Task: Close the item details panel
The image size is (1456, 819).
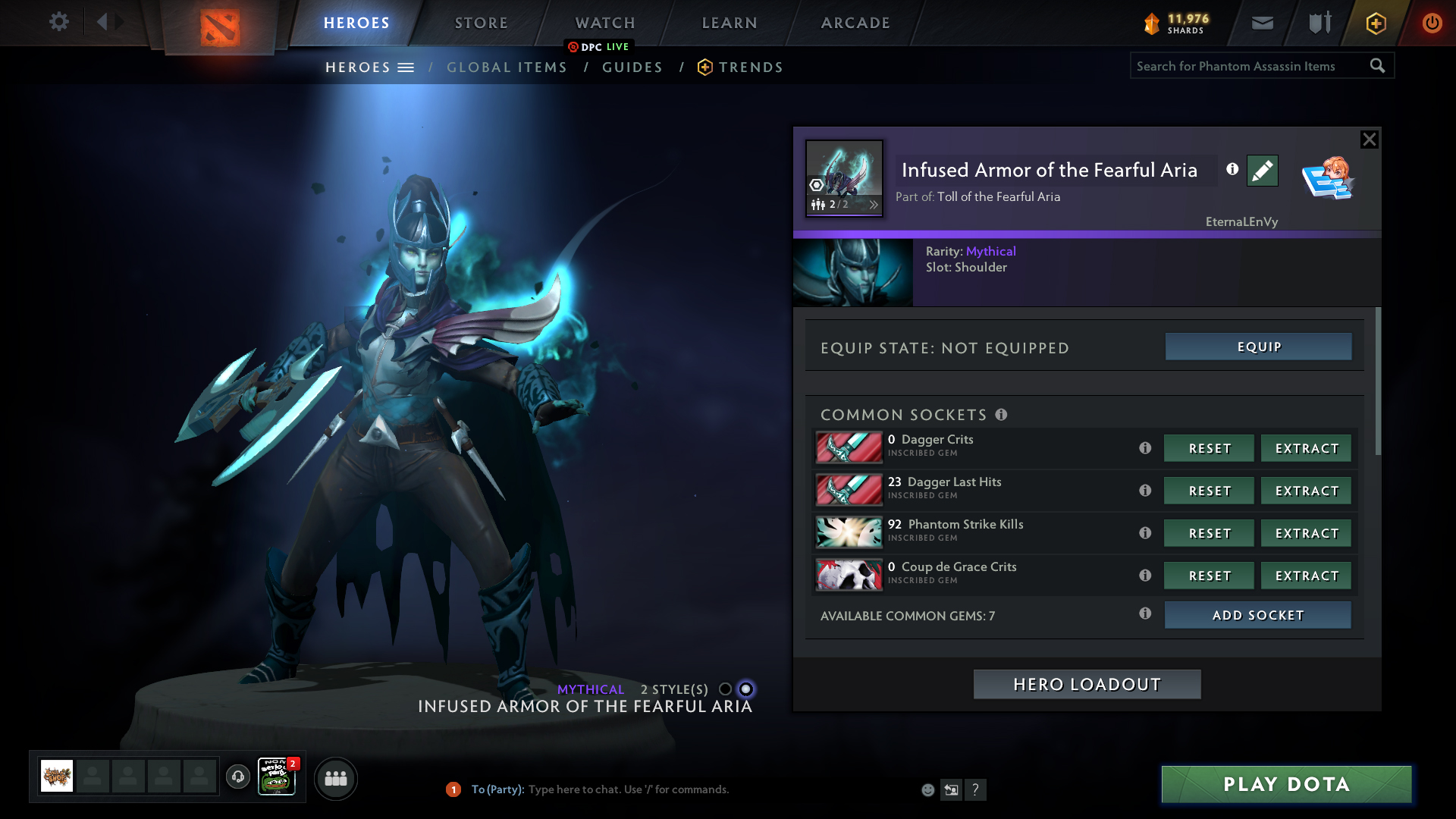Action: click(x=1369, y=140)
